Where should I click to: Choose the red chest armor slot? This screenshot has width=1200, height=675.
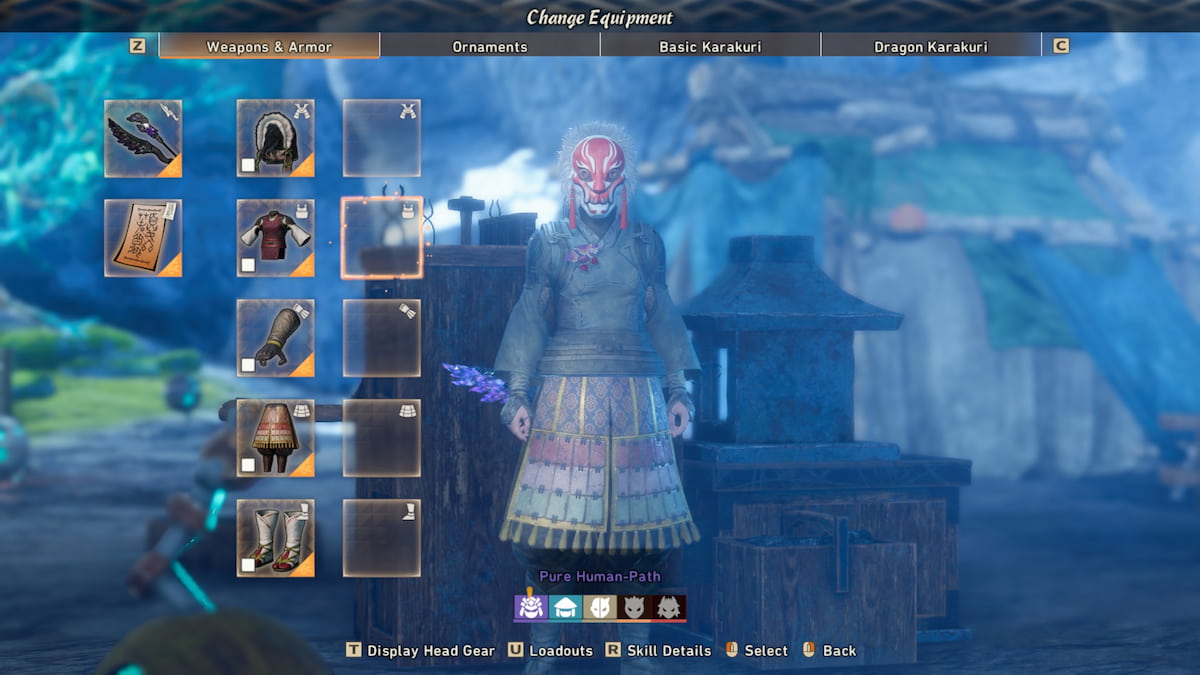(x=275, y=238)
